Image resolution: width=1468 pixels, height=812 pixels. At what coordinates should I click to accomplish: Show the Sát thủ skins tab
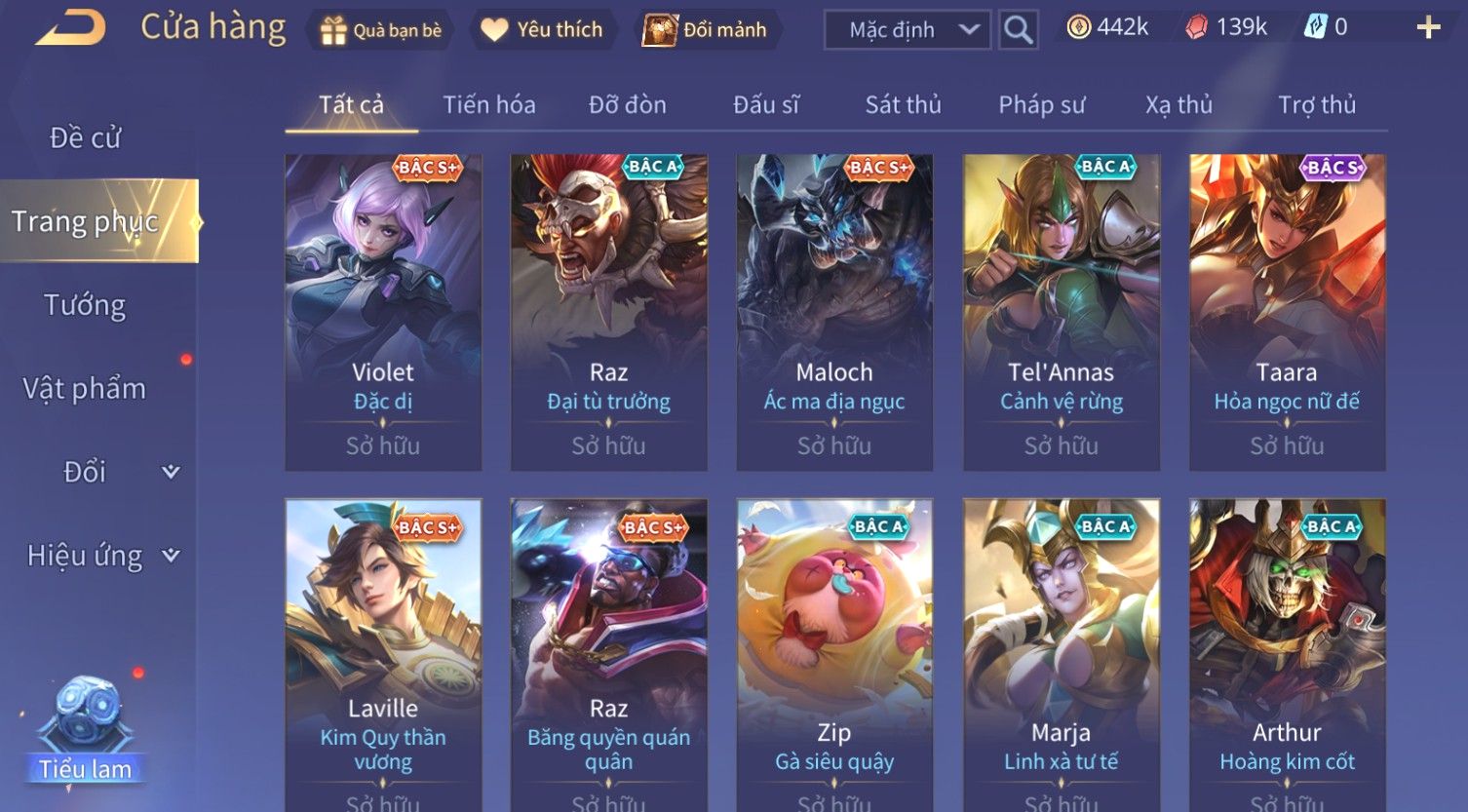(x=903, y=105)
